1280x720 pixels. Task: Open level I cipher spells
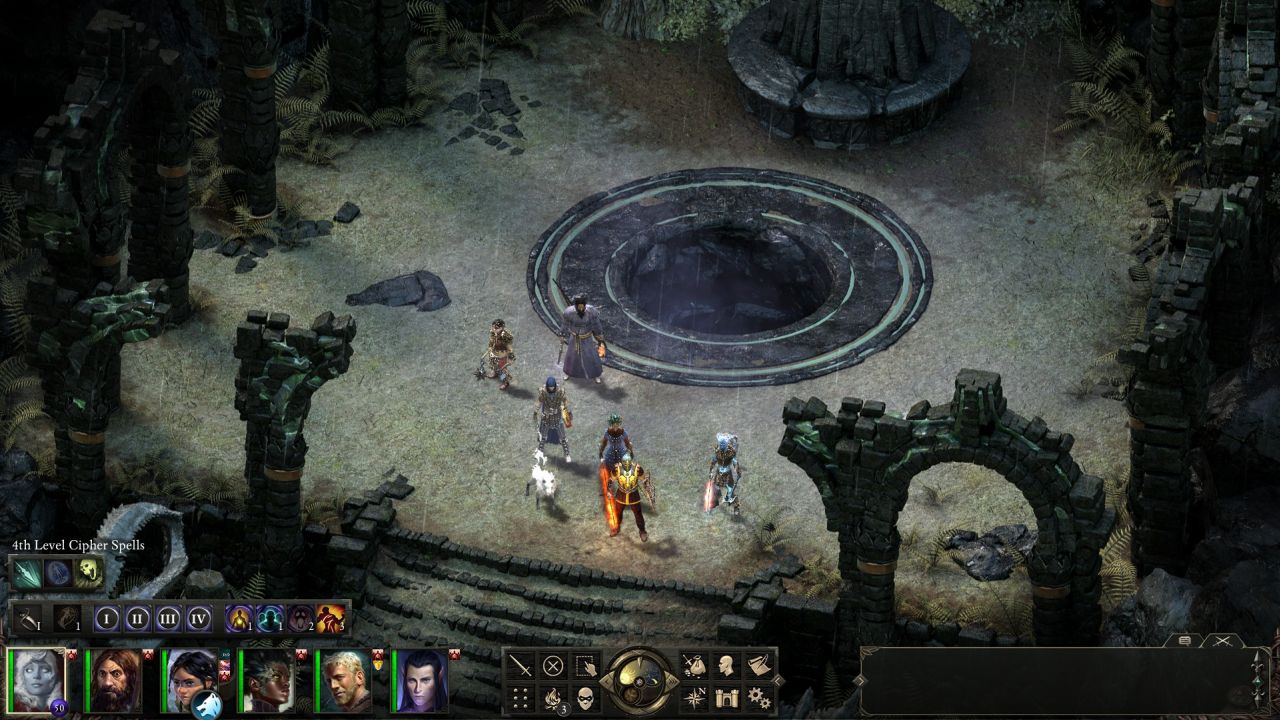pos(107,619)
